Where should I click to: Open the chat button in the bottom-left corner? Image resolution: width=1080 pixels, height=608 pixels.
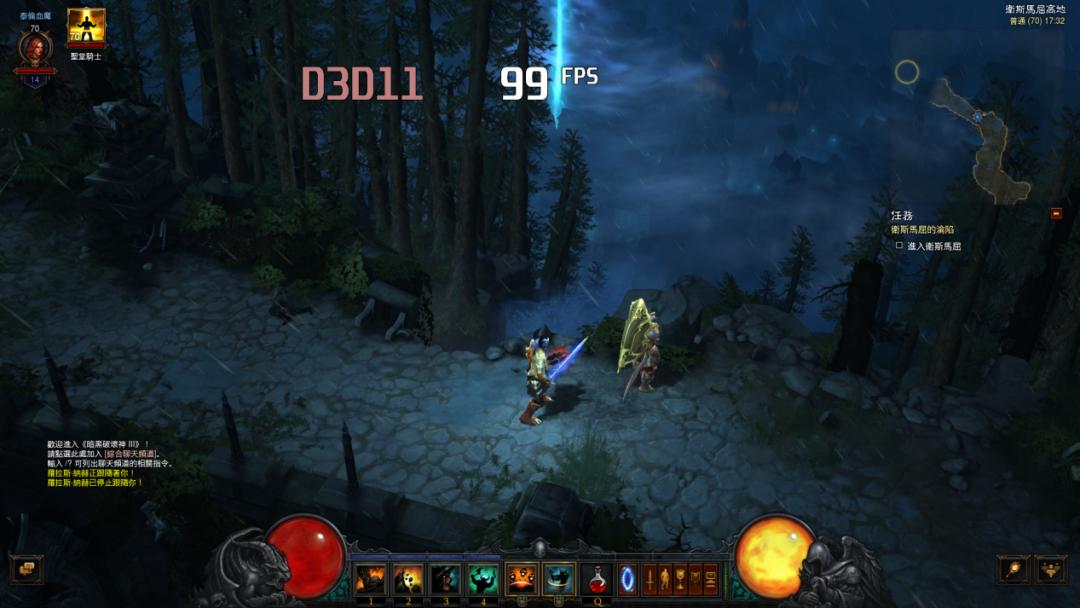[x=25, y=569]
